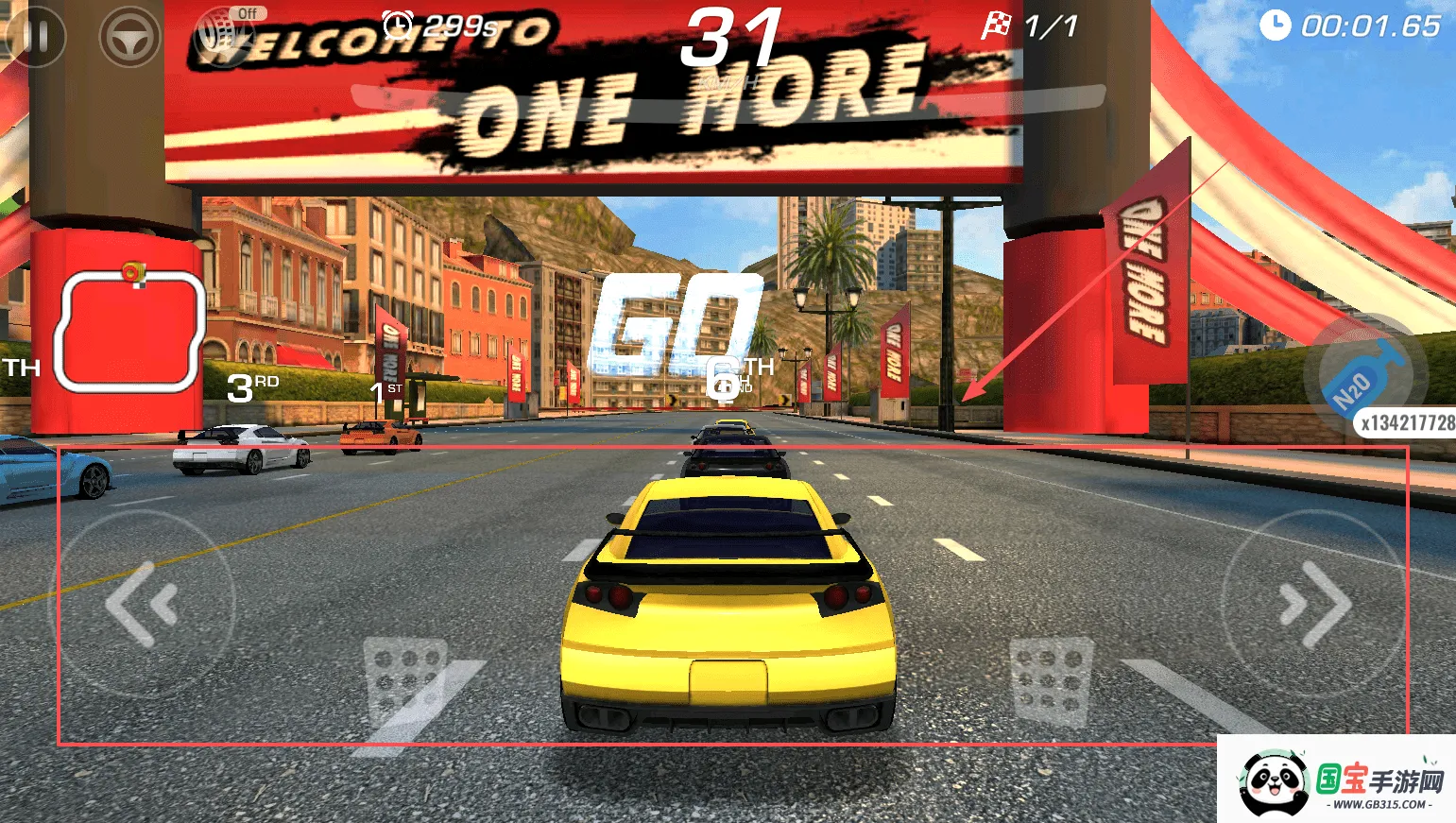Click the track minimap
1456x823 pixels.
[129, 331]
